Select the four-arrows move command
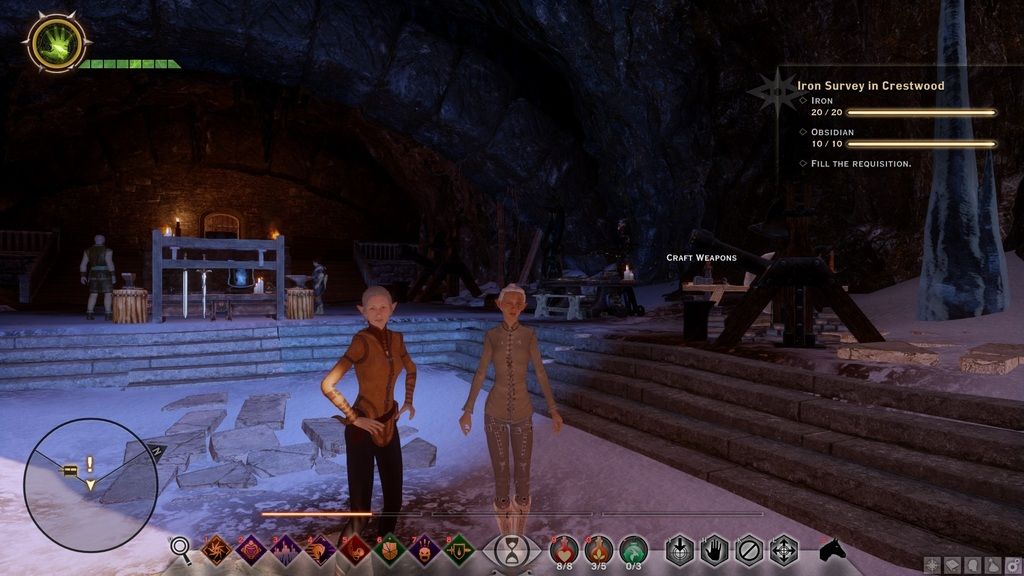 pos(783,550)
